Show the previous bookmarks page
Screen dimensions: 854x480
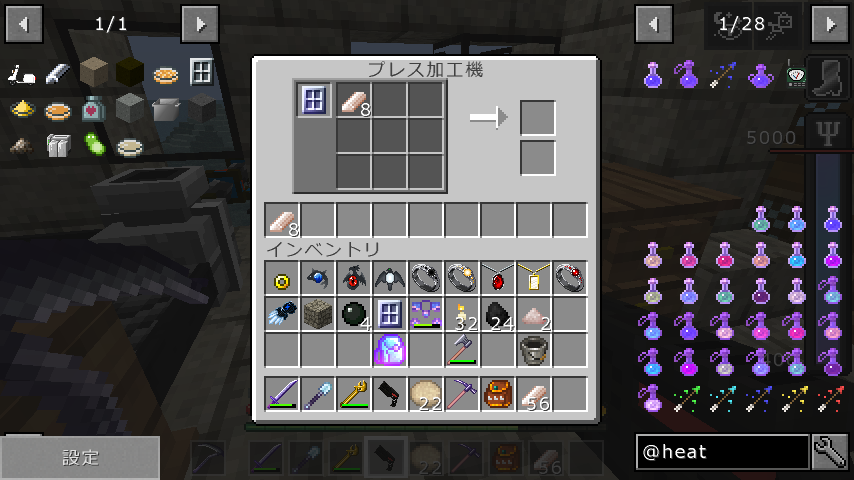pyautogui.click(x=24, y=22)
